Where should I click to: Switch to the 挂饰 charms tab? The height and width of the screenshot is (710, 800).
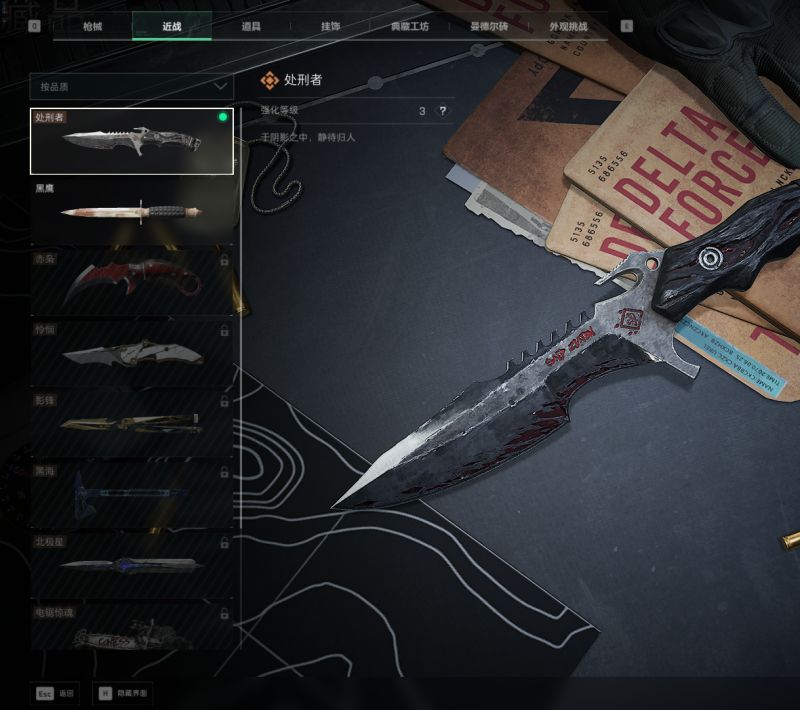click(x=330, y=26)
